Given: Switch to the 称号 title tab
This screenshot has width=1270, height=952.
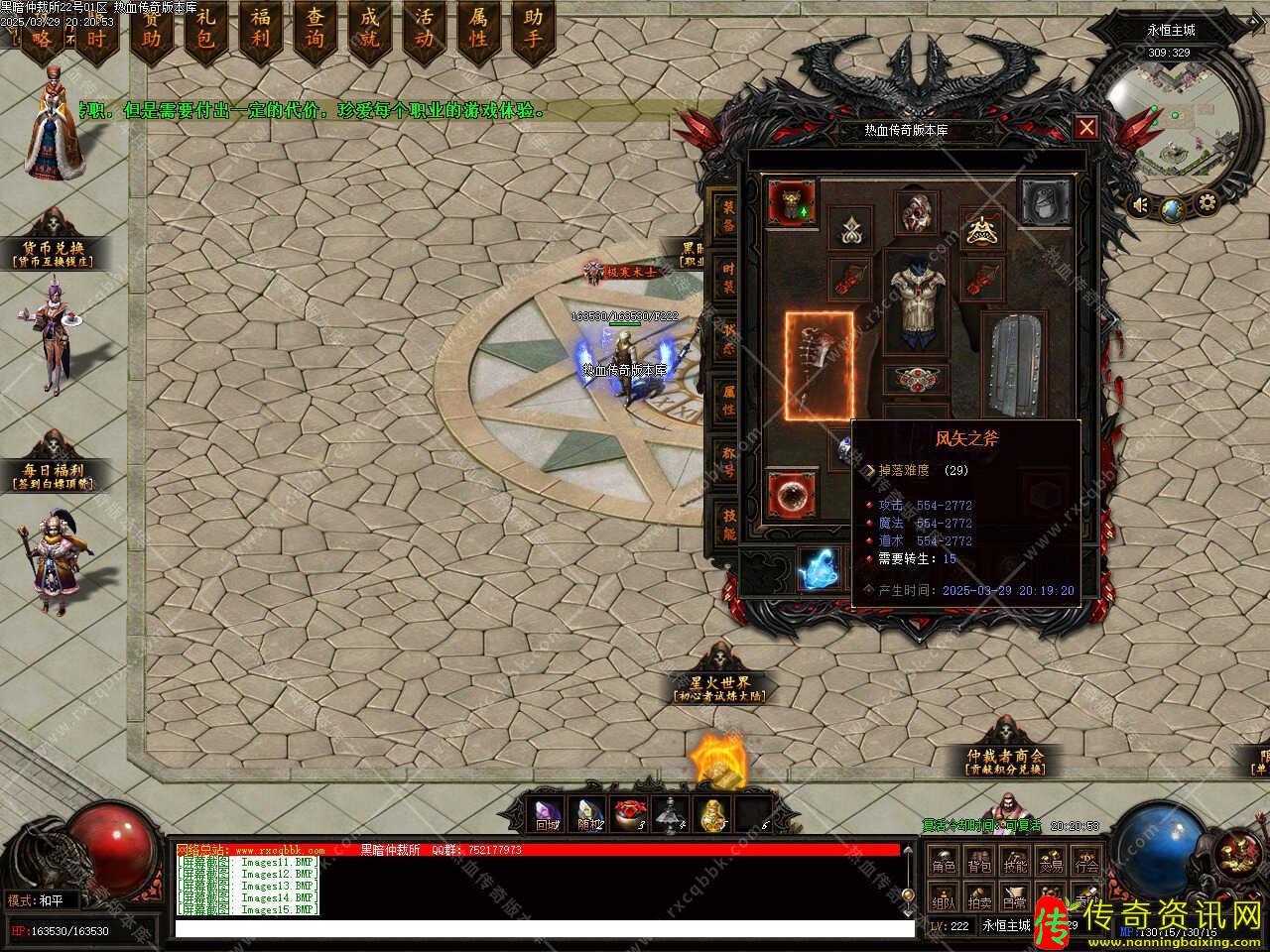Looking at the screenshot, I should [x=727, y=461].
